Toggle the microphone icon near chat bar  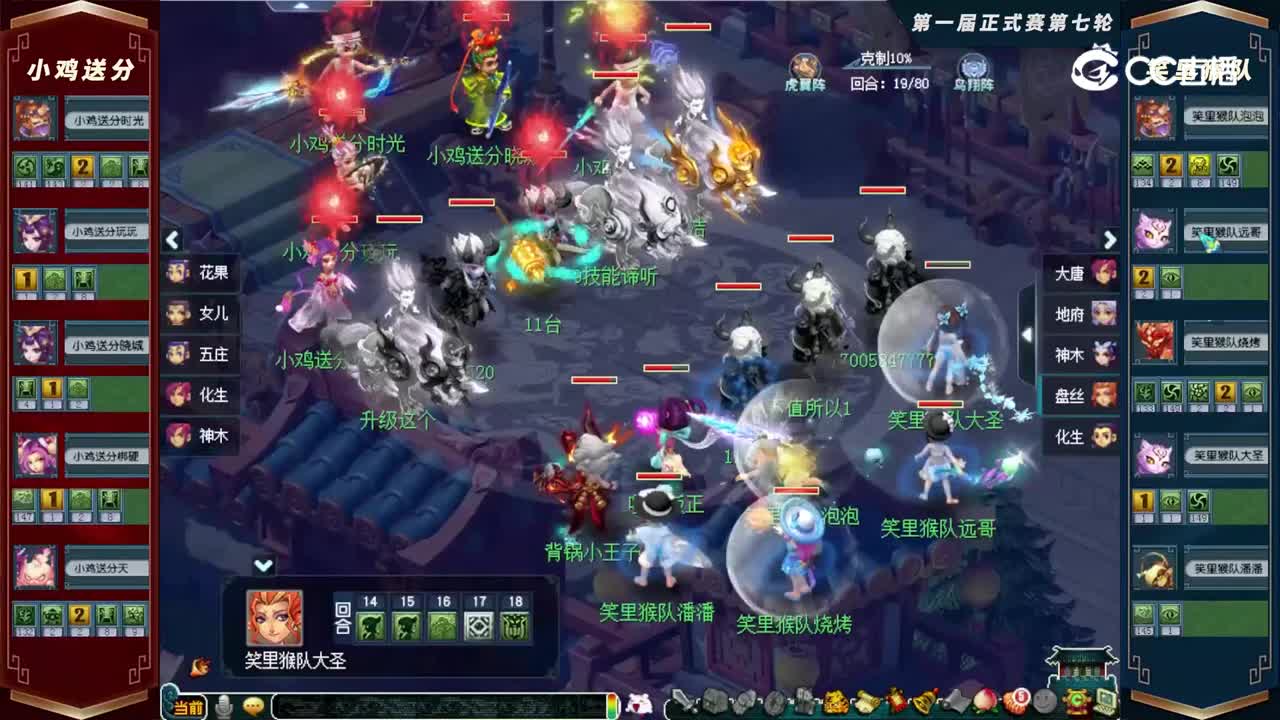point(222,707)
